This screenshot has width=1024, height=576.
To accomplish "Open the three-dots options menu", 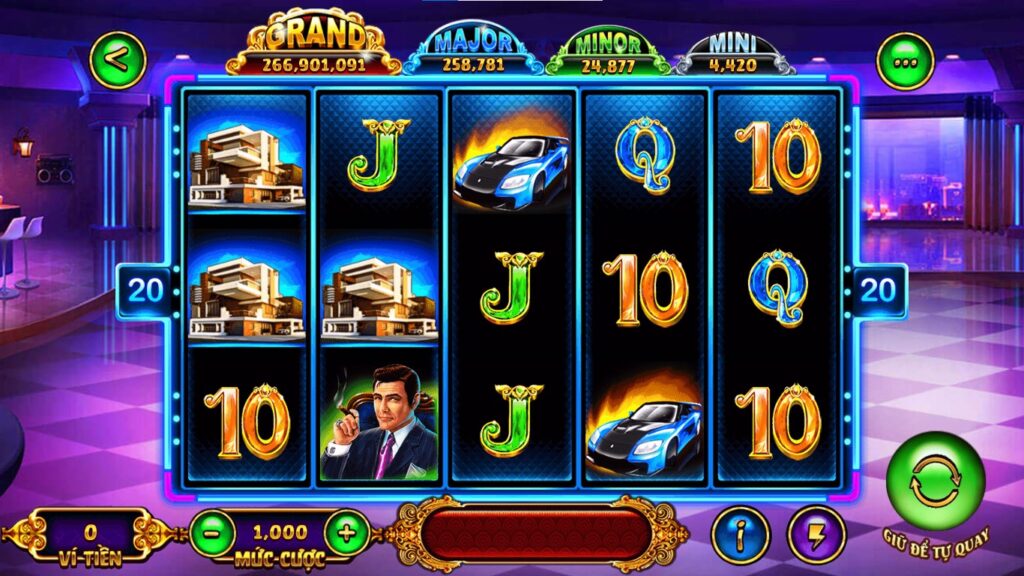I will (905, 62).
